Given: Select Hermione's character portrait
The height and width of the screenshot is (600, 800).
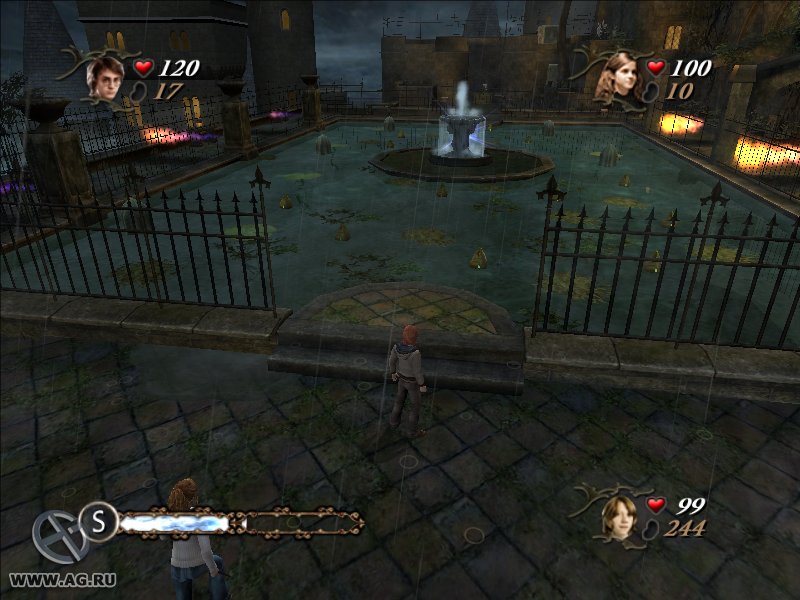Looking at the screenshot, I should click(618, 78).
